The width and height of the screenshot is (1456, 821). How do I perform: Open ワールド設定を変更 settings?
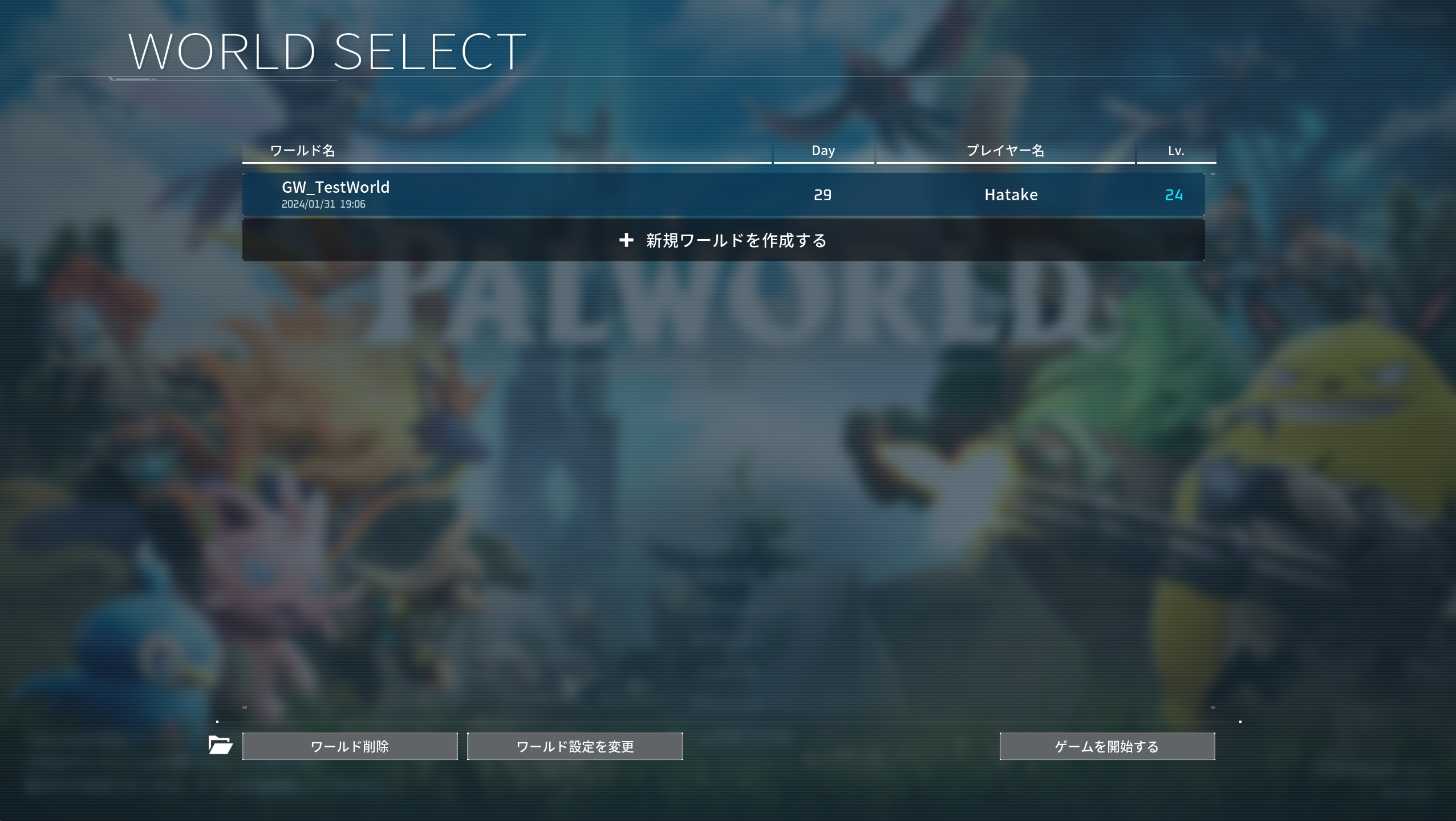pos(574,746)
